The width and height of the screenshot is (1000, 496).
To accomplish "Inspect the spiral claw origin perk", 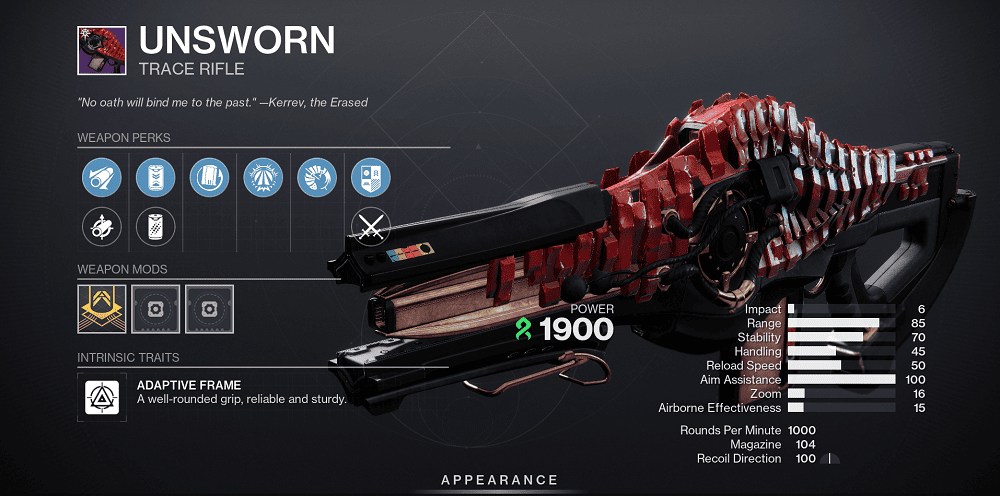I will point(317,178).
